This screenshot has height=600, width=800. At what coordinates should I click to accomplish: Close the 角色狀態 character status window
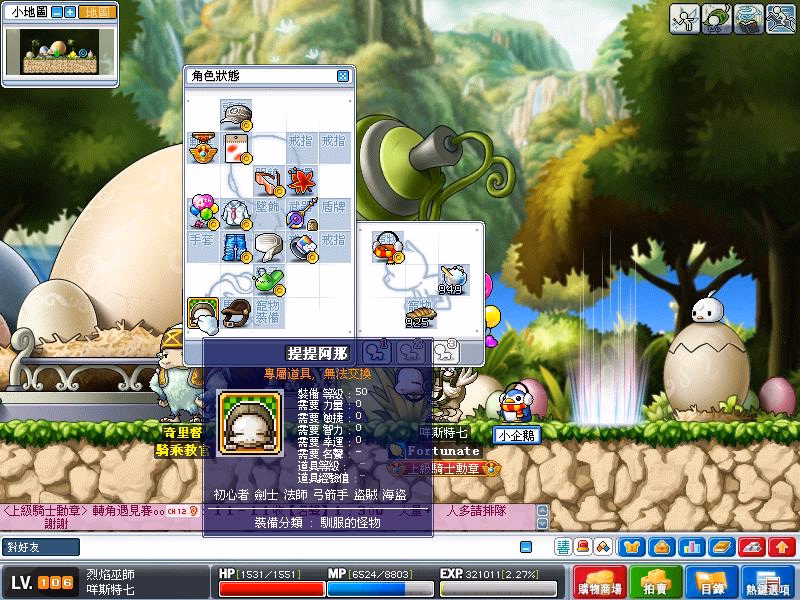click(343, 76)
